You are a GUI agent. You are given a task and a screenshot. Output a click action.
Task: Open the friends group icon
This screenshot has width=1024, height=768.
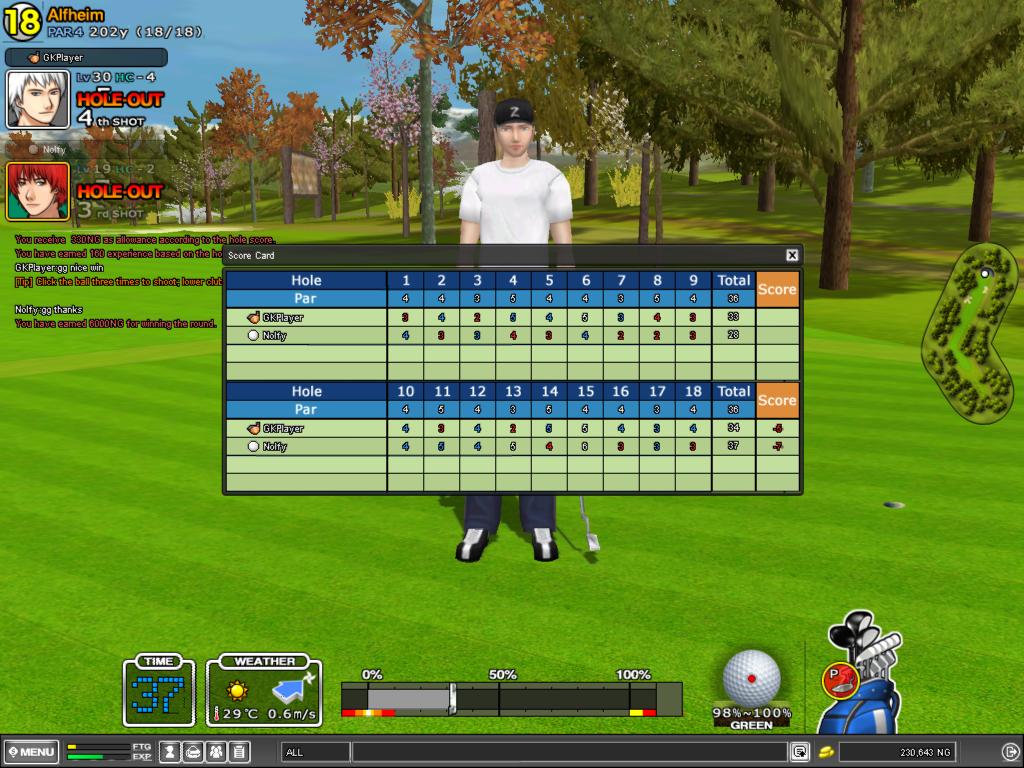click(x=216, y=751)
